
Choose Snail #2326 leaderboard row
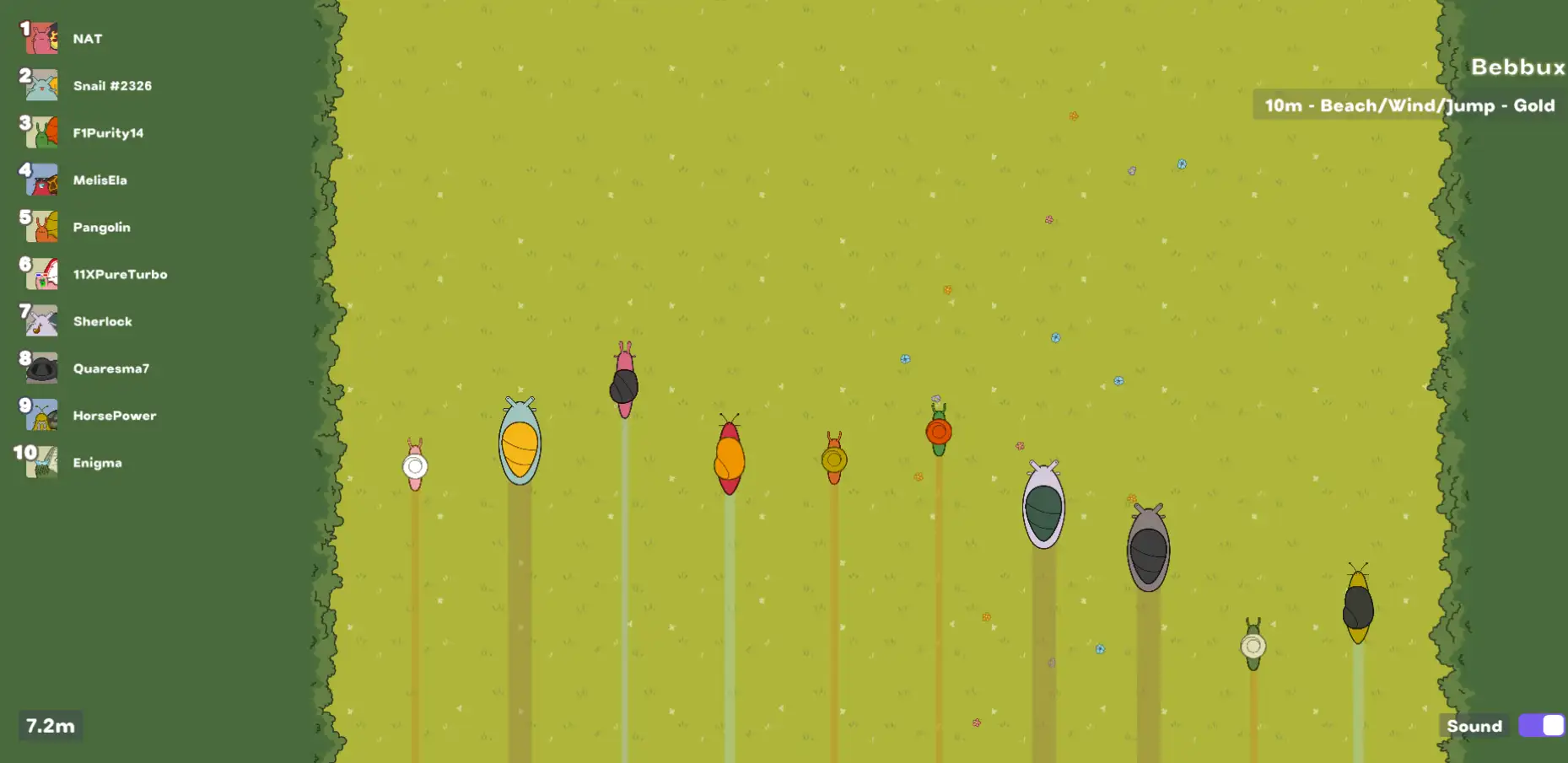point(111,86)
